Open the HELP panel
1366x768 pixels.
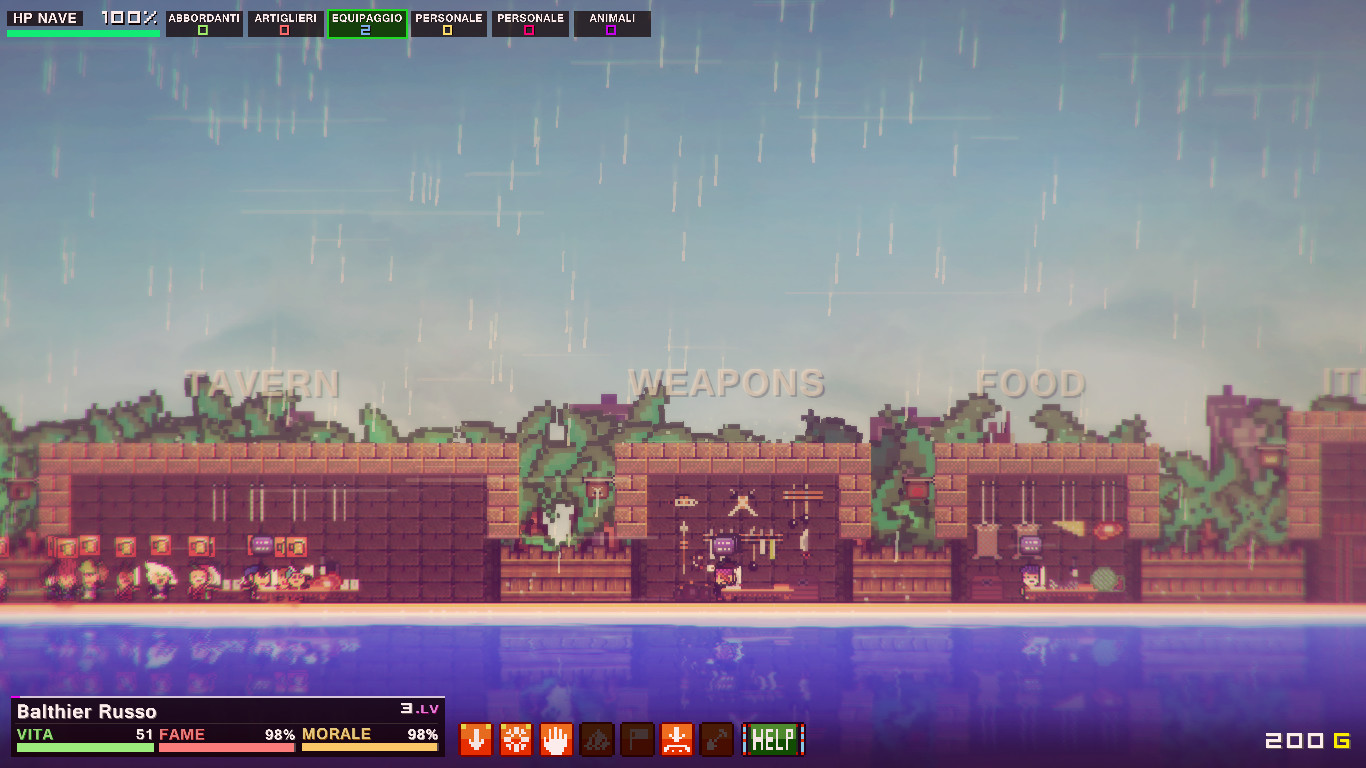(x=771, y=740)
